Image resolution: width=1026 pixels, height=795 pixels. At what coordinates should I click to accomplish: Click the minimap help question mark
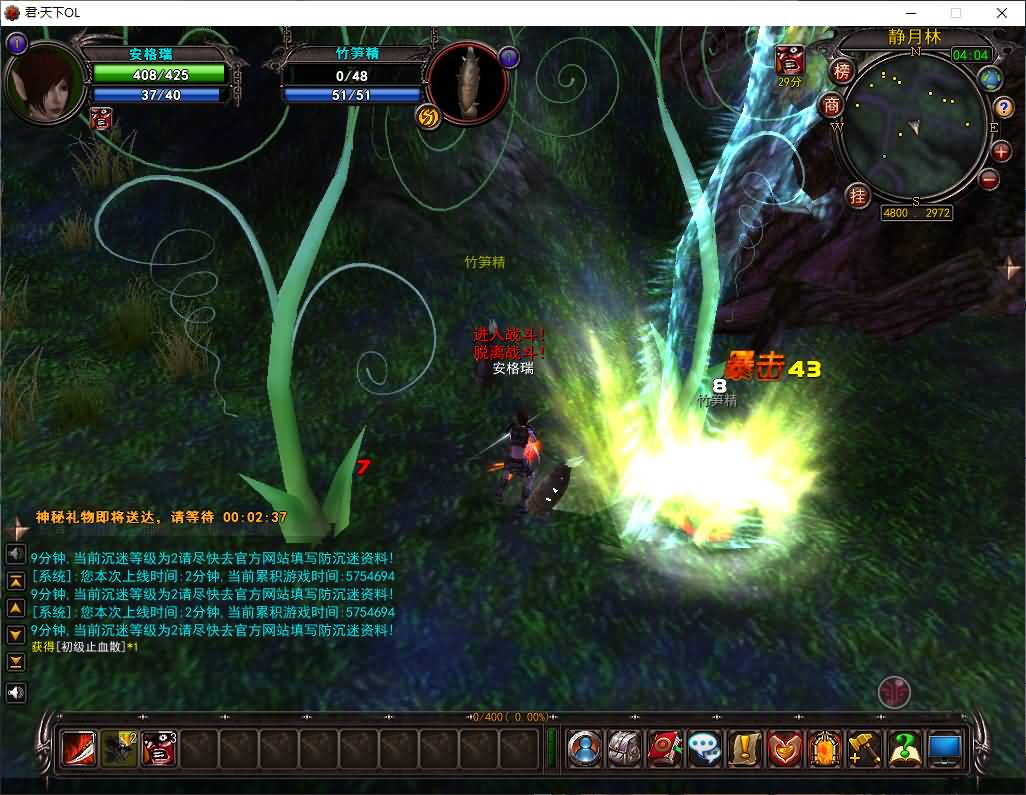tap(1004, 107)
